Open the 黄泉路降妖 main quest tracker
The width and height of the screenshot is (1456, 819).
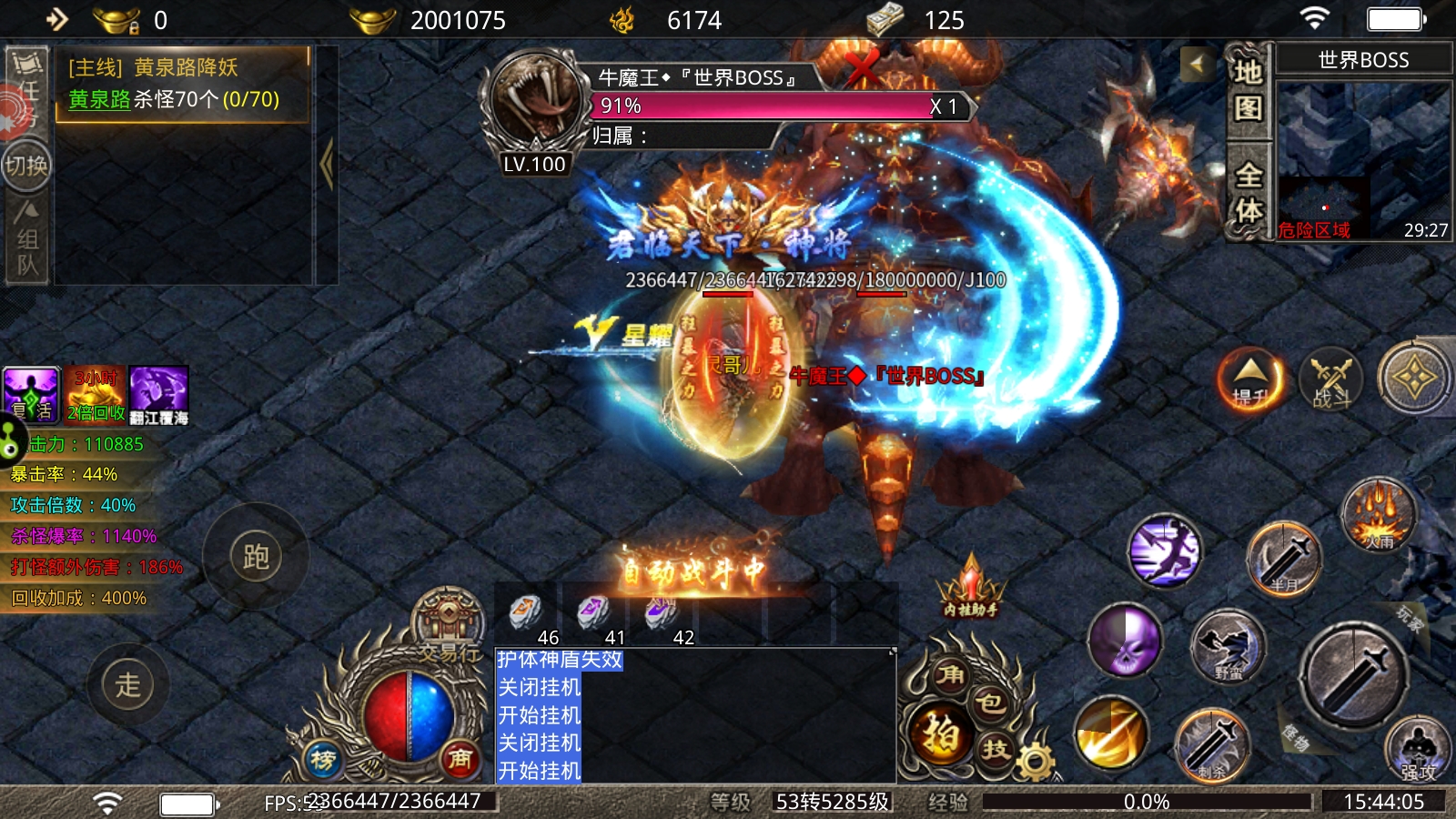(182, 84)
